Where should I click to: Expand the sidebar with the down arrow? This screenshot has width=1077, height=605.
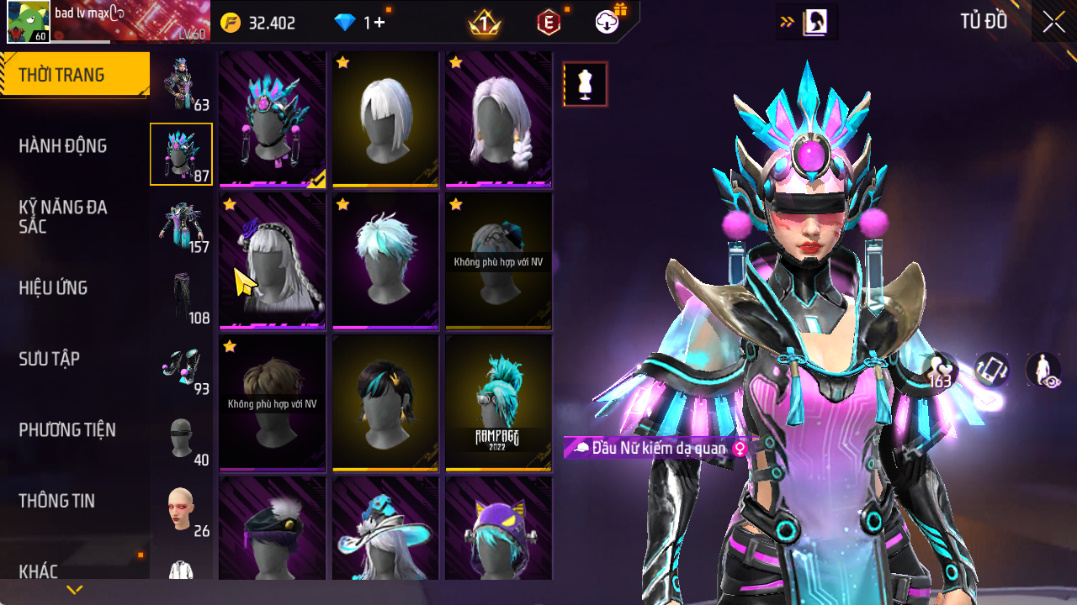74,590
